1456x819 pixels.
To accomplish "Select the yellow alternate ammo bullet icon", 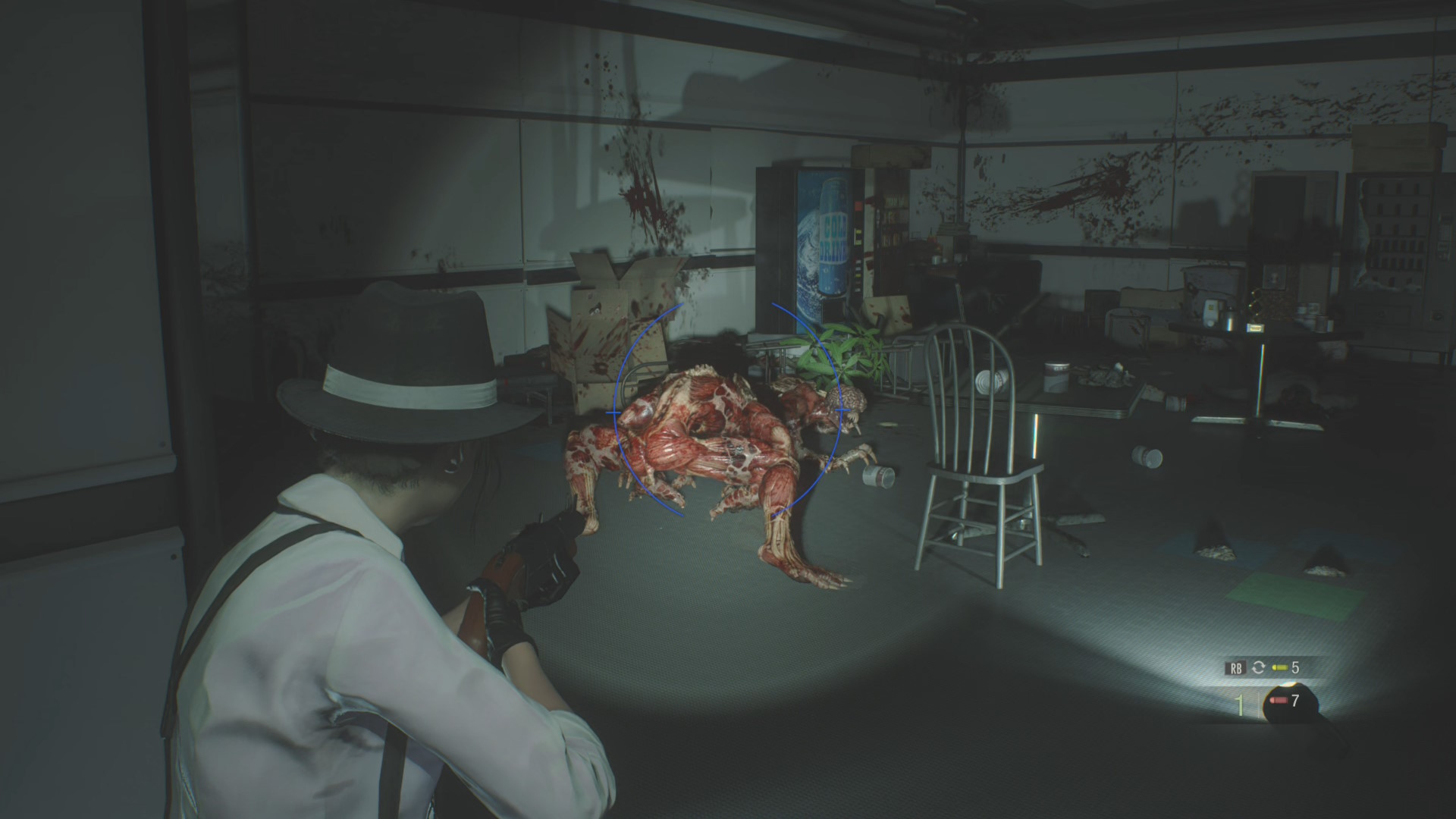I will click(1280, 667).
